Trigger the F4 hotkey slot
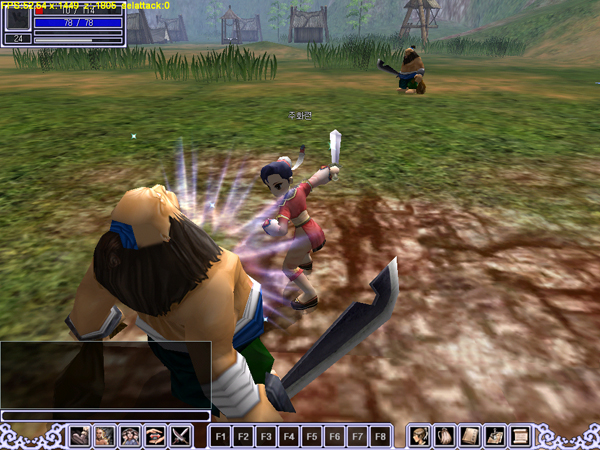Screen dimensions: 600x450 pyautogui.click(x=289, y=436)
